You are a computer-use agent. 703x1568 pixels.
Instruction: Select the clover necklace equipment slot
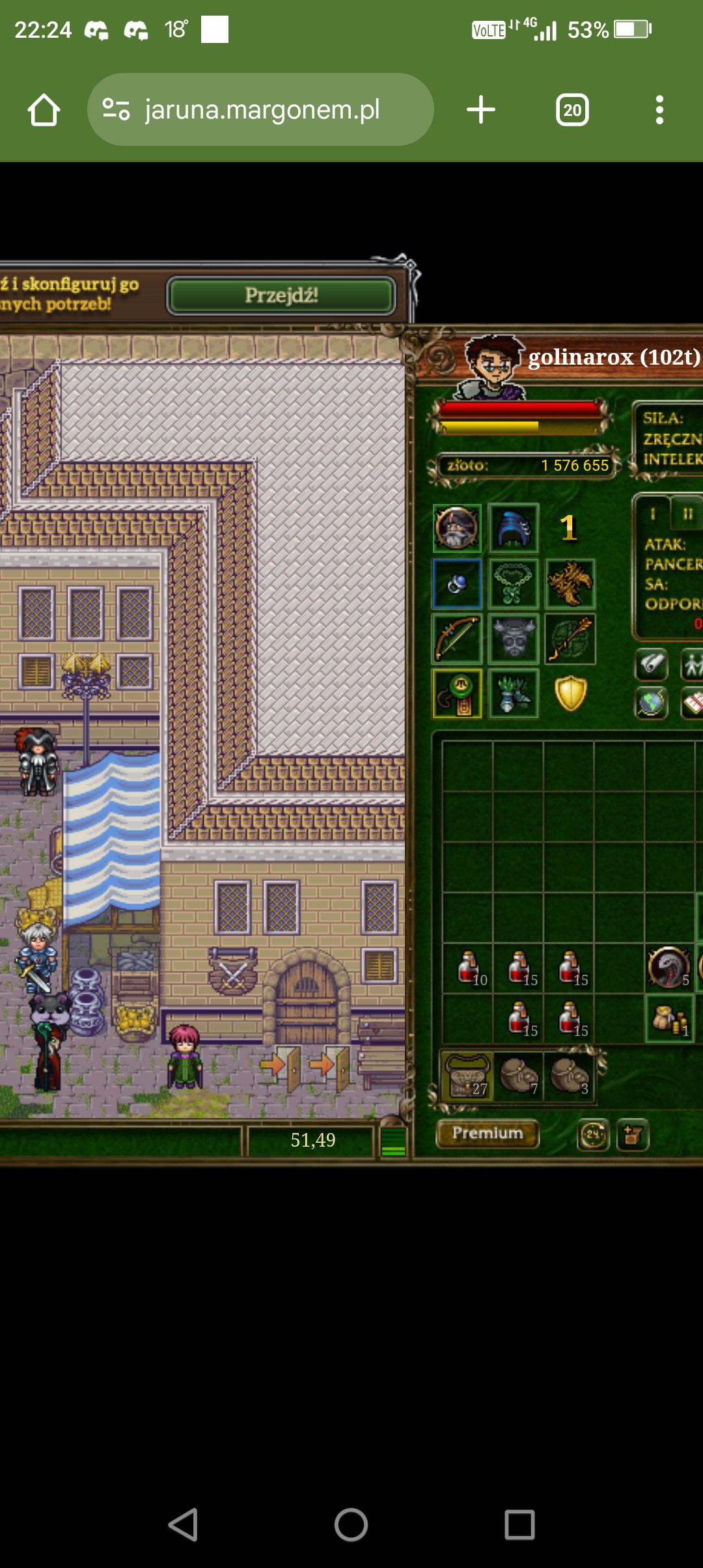tap(514, 583)
